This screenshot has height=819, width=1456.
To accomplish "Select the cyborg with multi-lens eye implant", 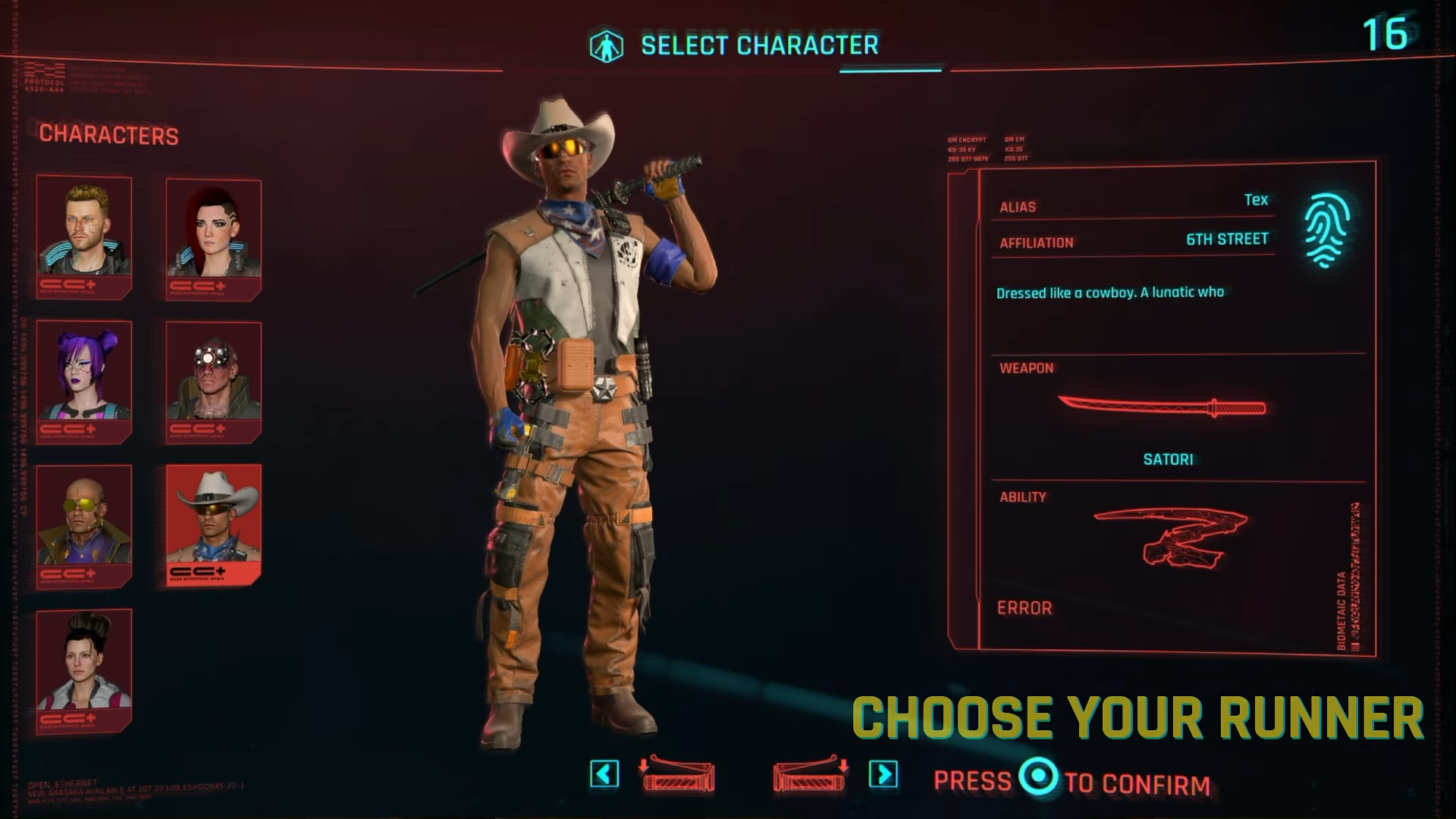I will point(214,380).
